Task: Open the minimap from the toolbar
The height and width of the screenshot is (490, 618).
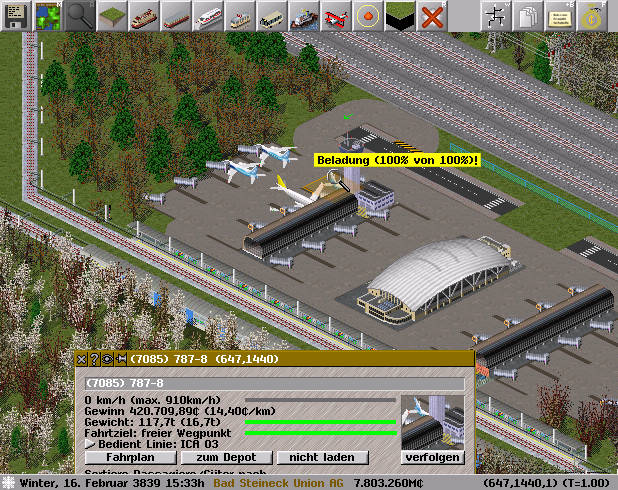Action: (x=47, y=15)
